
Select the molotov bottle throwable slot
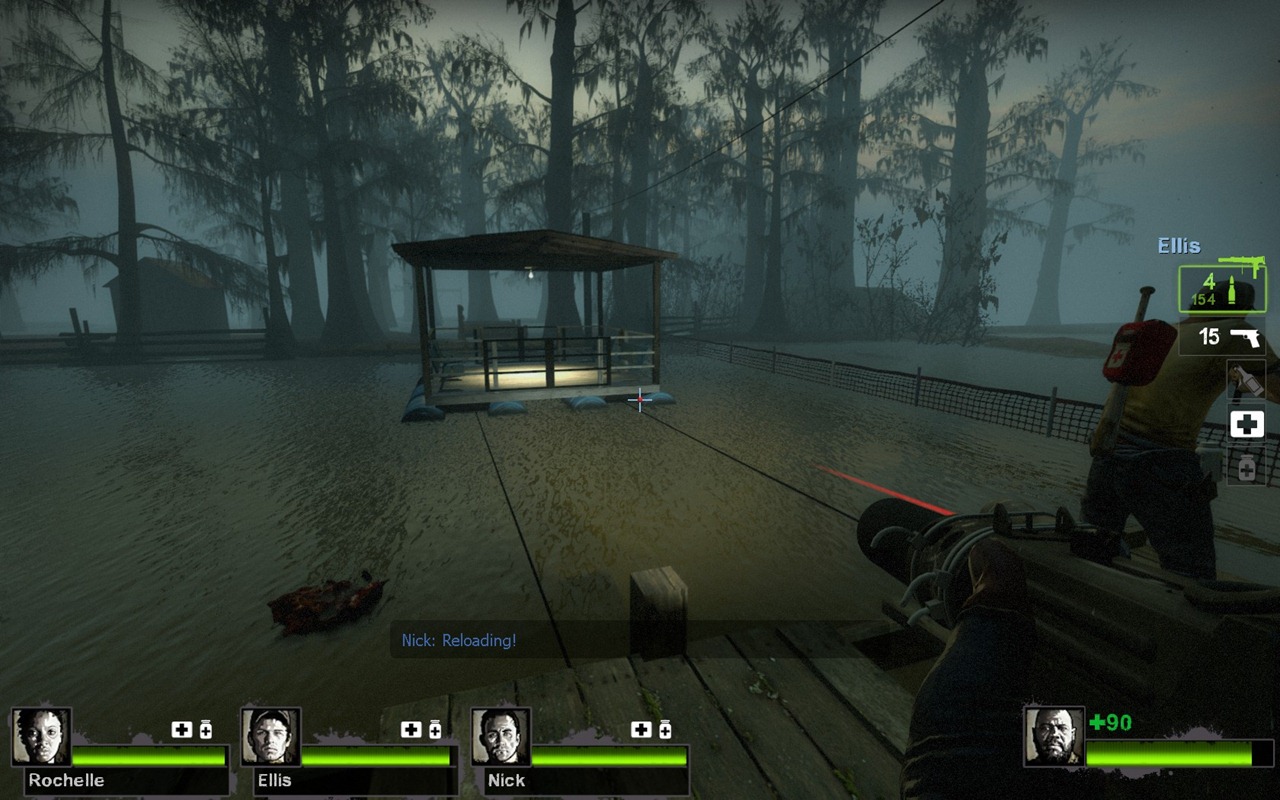1246,380
